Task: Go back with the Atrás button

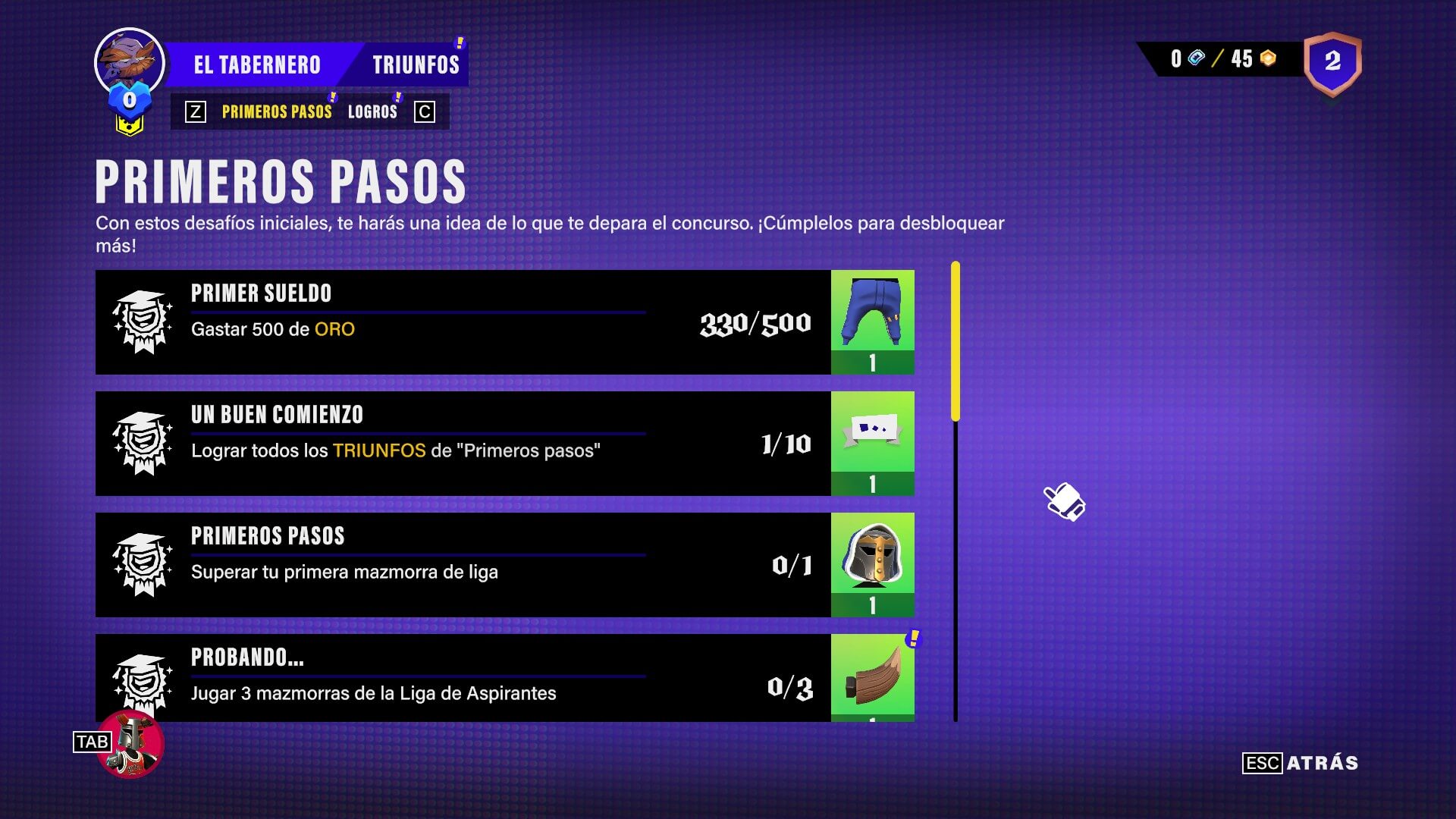Action: [x=1322, y=763]
